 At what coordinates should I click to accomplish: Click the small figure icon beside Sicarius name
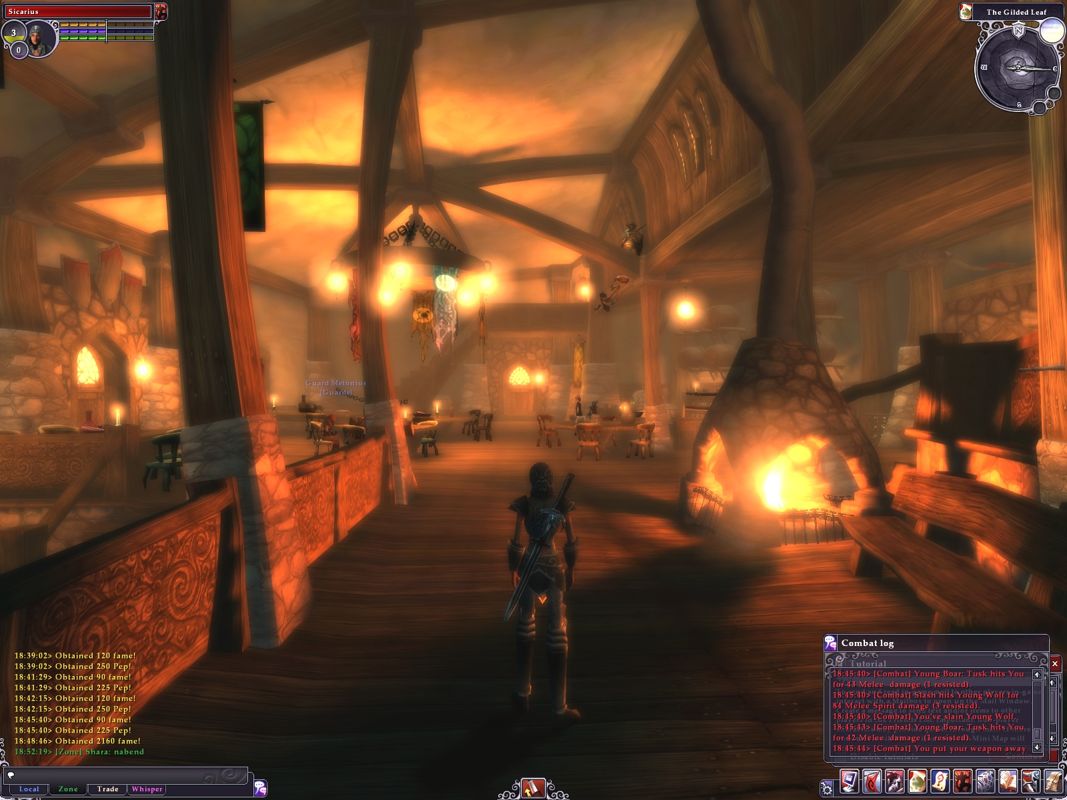point(162,11)
